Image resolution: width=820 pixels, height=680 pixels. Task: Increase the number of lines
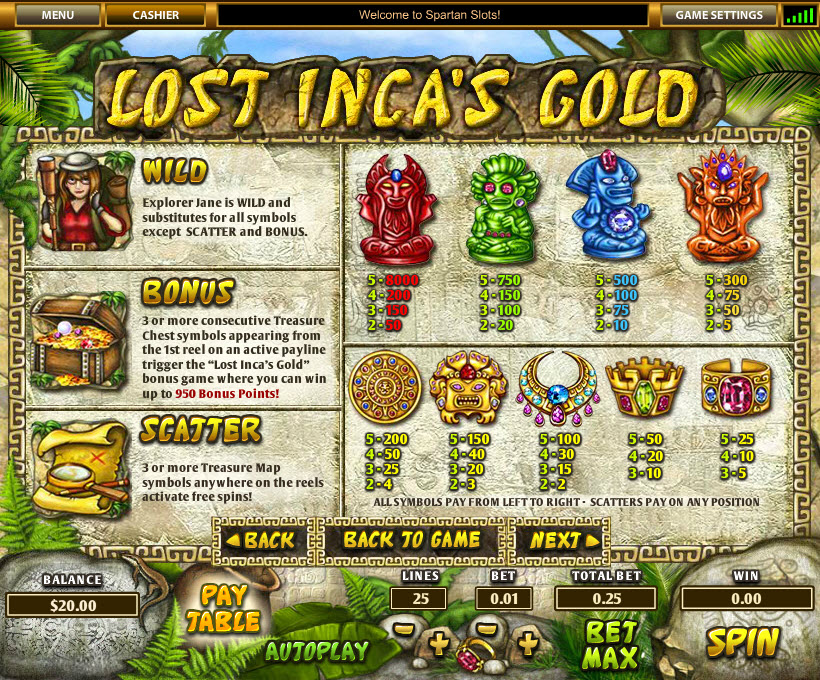(437, 644)
